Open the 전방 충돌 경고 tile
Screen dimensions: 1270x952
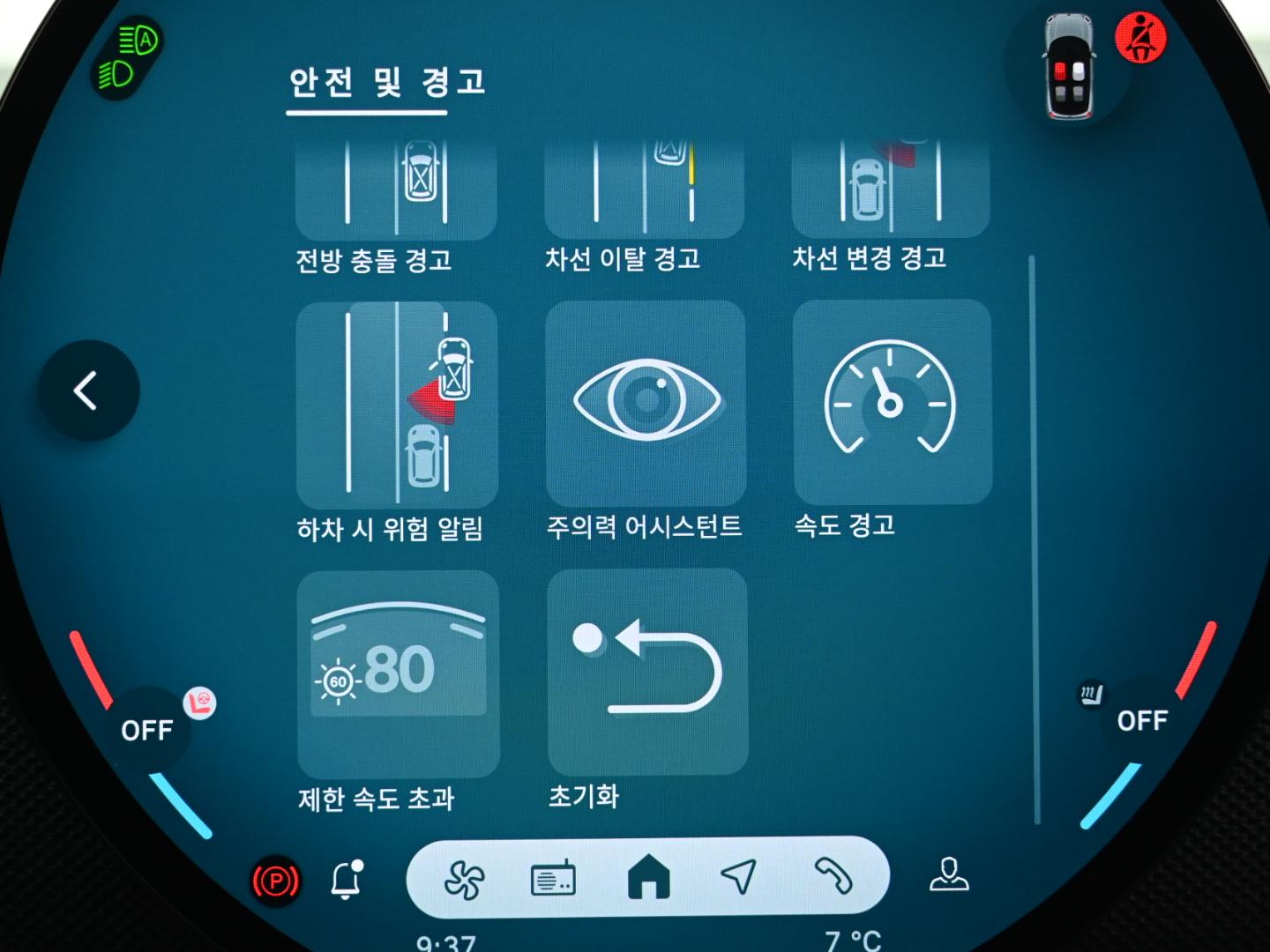tap(396, 190)
